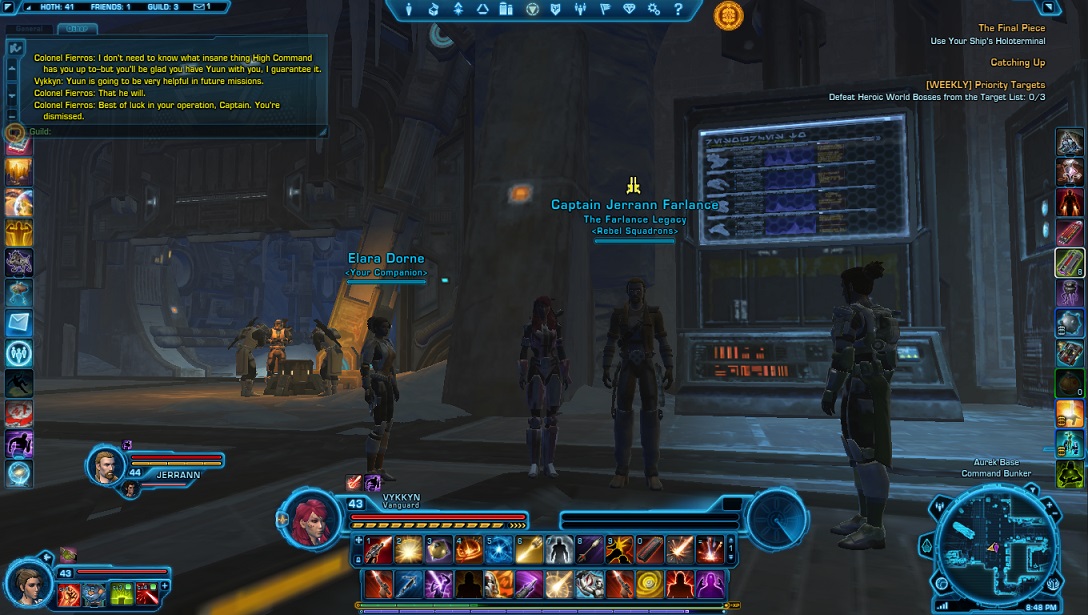The image size is (1088, 615).
Task: Select the 'Catching Up' mission entry
Action: [x=1017, y=63]
